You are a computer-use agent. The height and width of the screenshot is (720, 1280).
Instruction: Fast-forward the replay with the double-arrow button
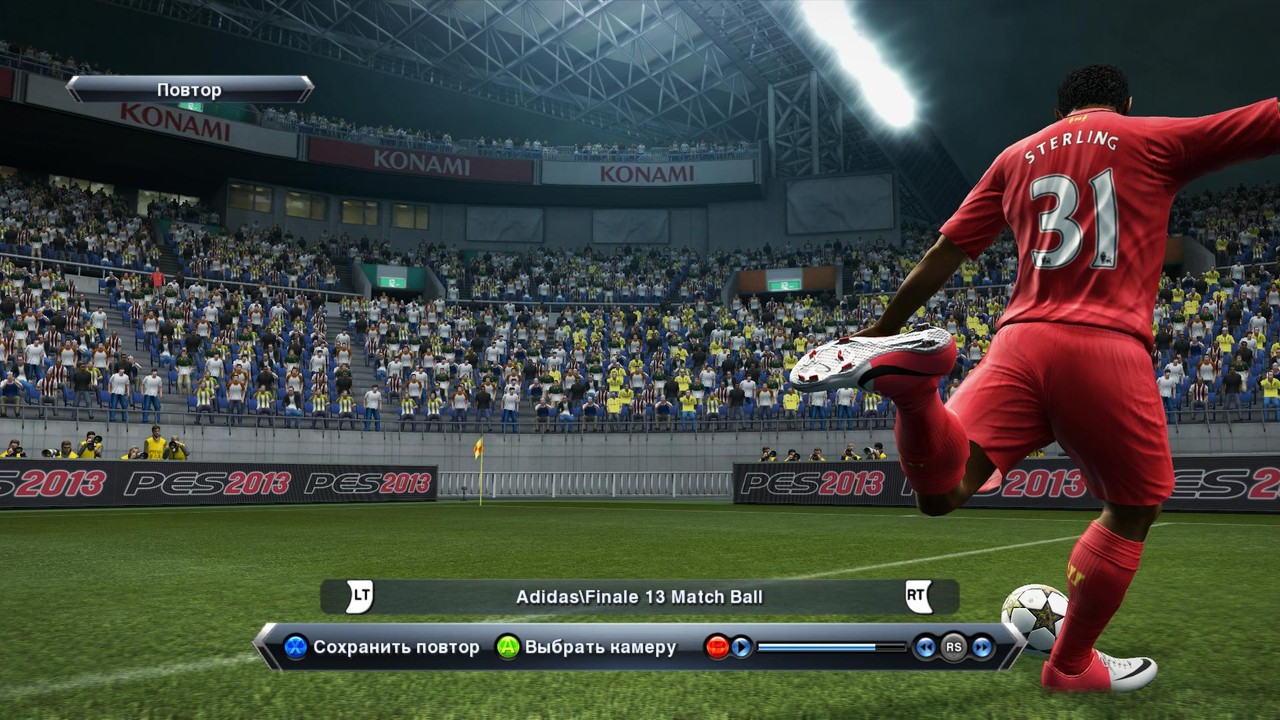point(982,647)
